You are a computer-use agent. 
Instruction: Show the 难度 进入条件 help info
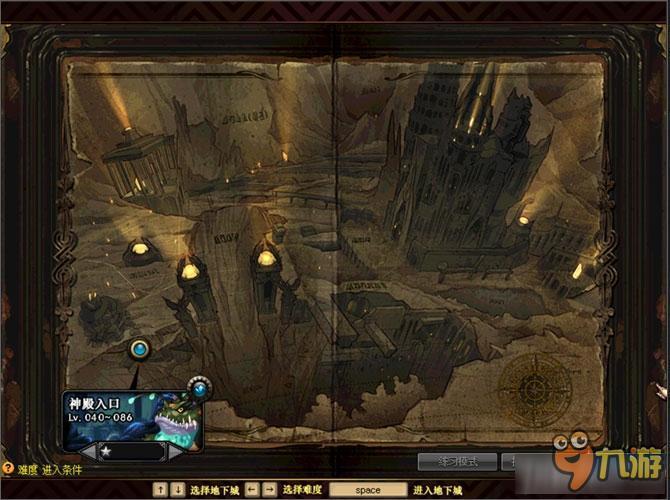tap(8, 468)
